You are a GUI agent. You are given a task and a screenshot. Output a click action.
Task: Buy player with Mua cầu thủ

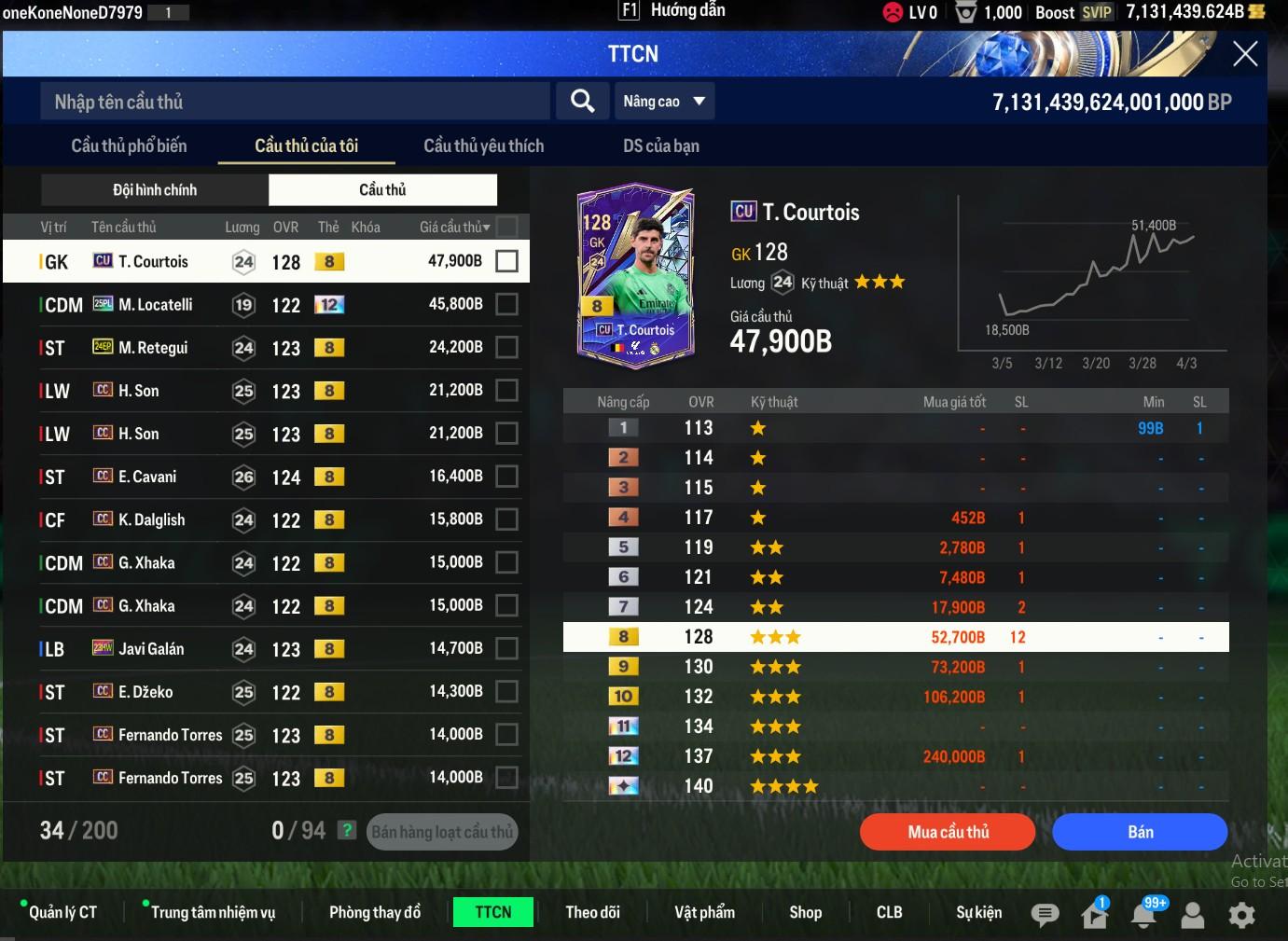click(948, 832)
